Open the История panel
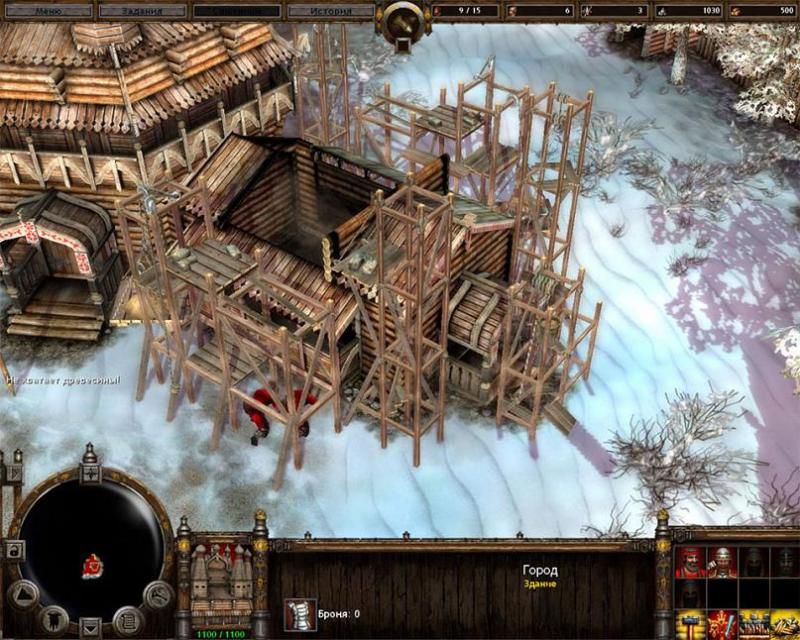Screen dimensions: 800x640 coord(331,12)
